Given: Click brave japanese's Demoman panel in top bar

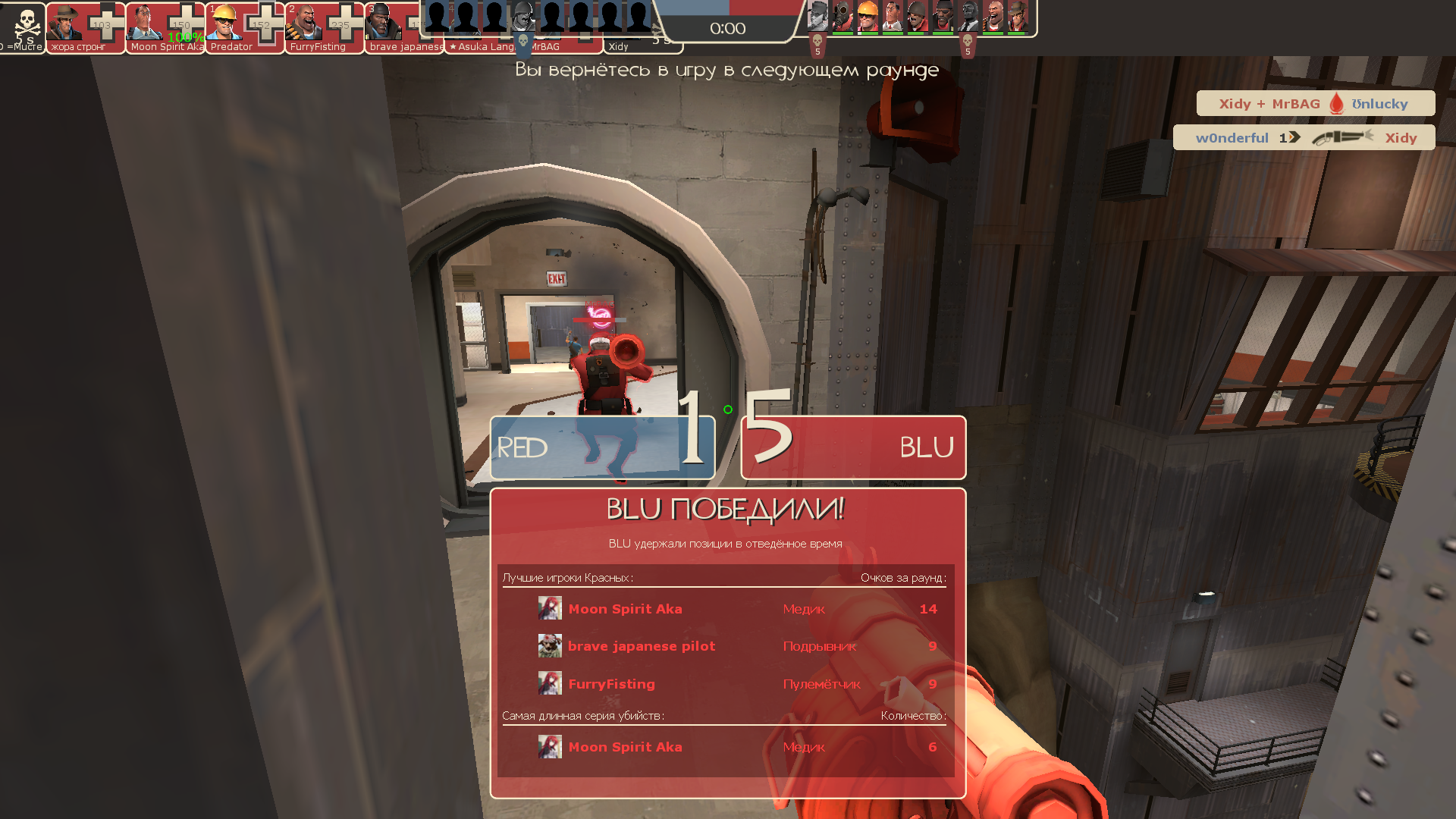Looking at the screenshot, I should click(403, 27).
